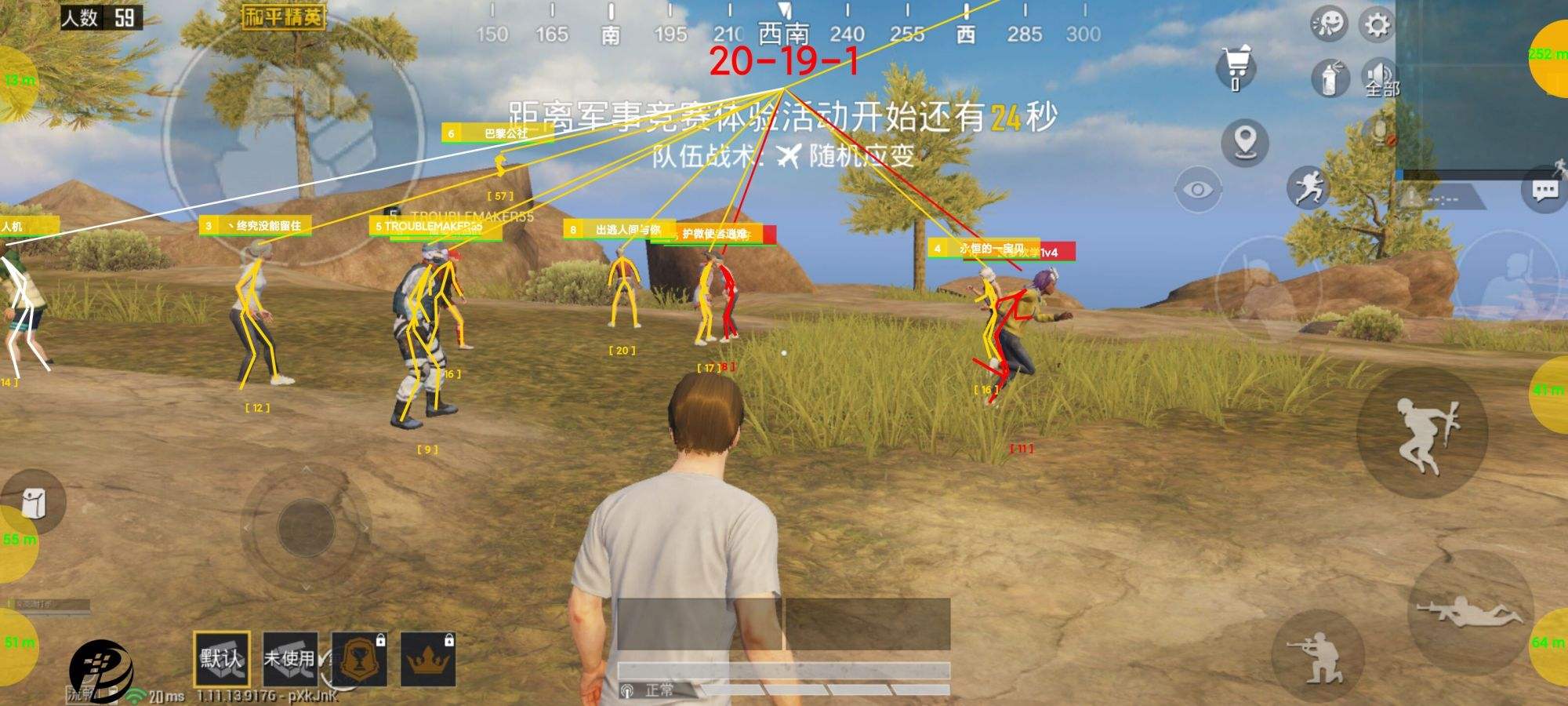Place a map location pin marker

(x=1245, y=143)
